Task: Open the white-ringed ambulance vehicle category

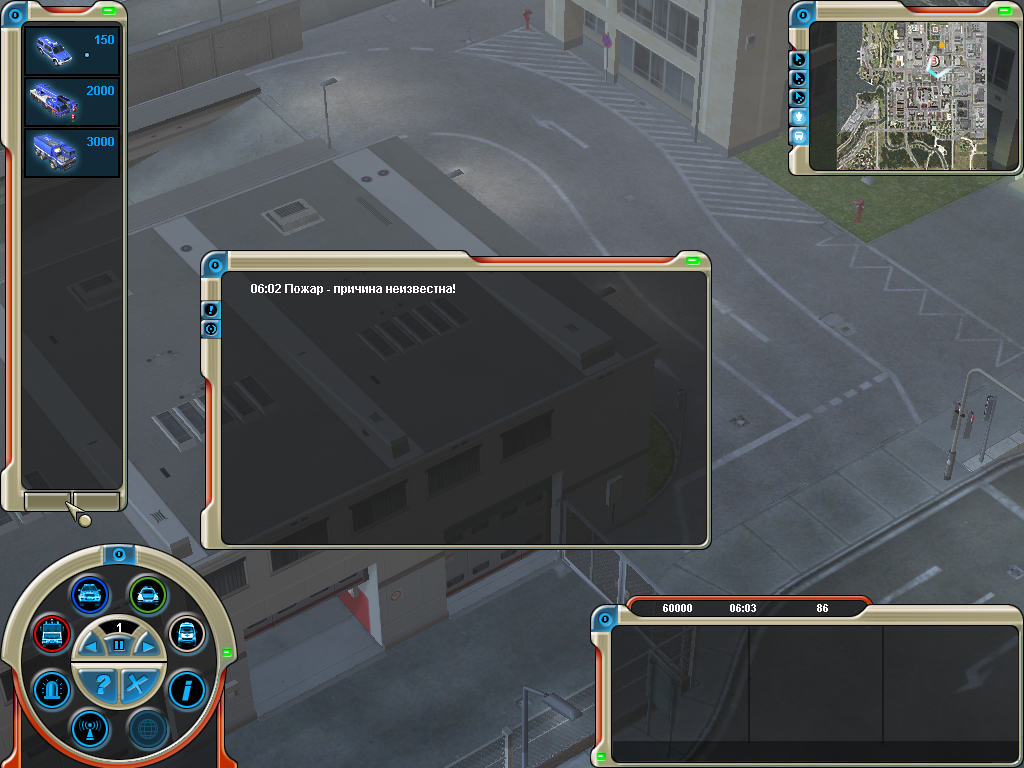Action: click(186, 632)
